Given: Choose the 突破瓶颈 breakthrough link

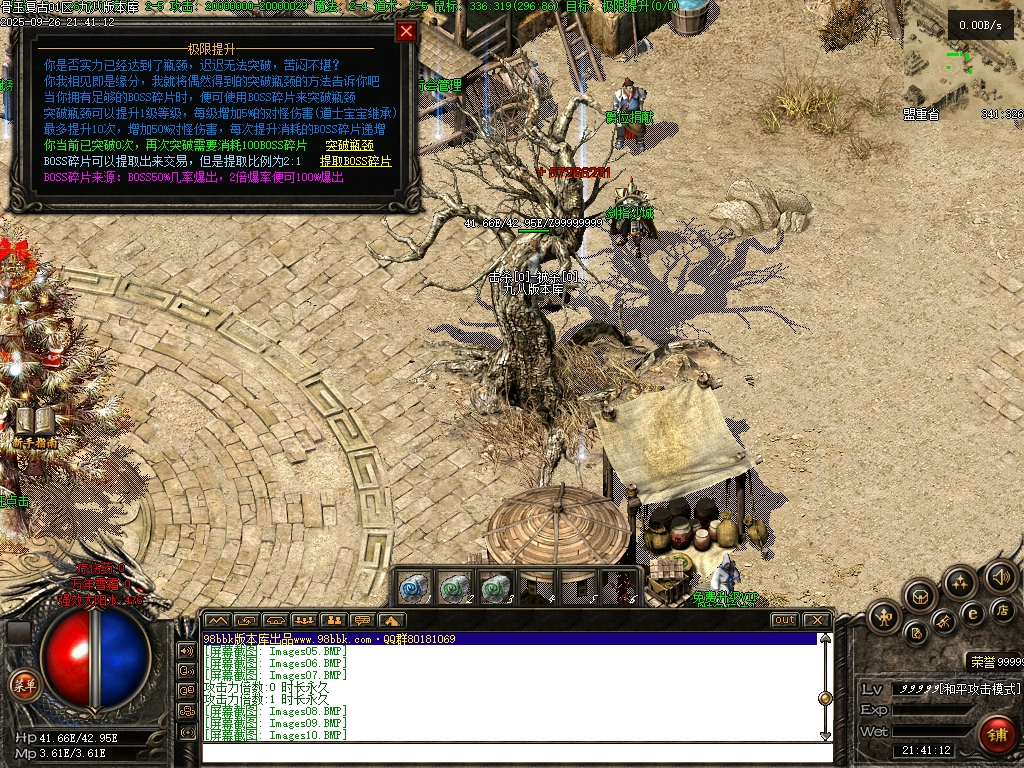Looking at the screenshot, I should pyautogui.click(x=350, y=145).
